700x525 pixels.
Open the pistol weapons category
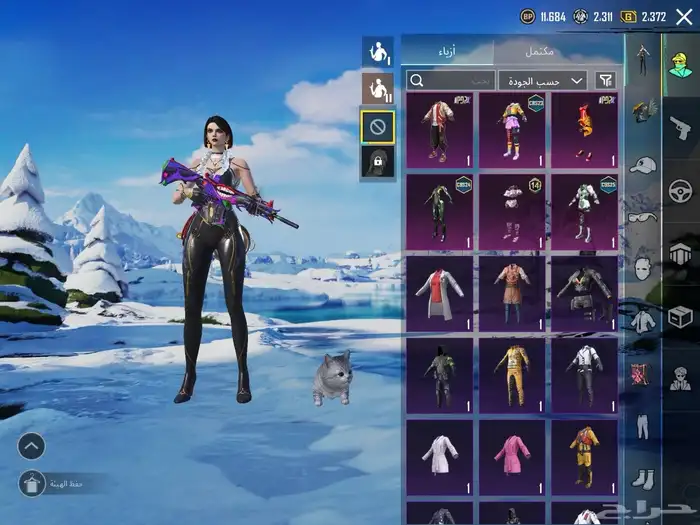681,128
